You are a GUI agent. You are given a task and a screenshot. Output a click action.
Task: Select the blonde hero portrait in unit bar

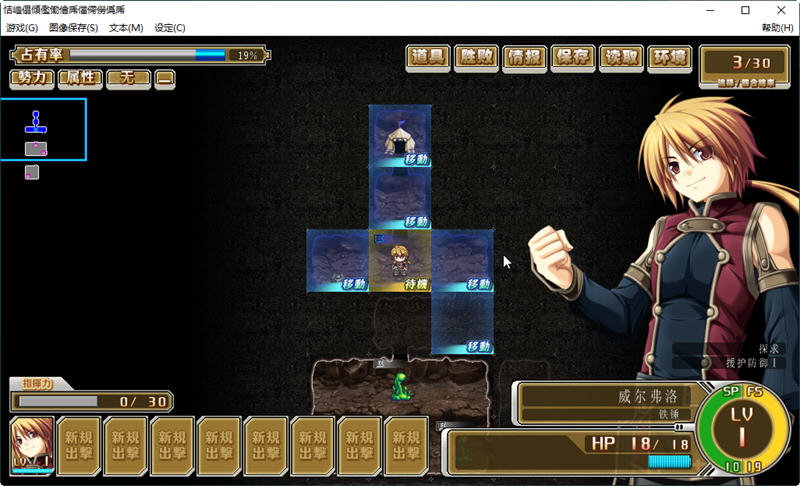(x=31, y=445)
